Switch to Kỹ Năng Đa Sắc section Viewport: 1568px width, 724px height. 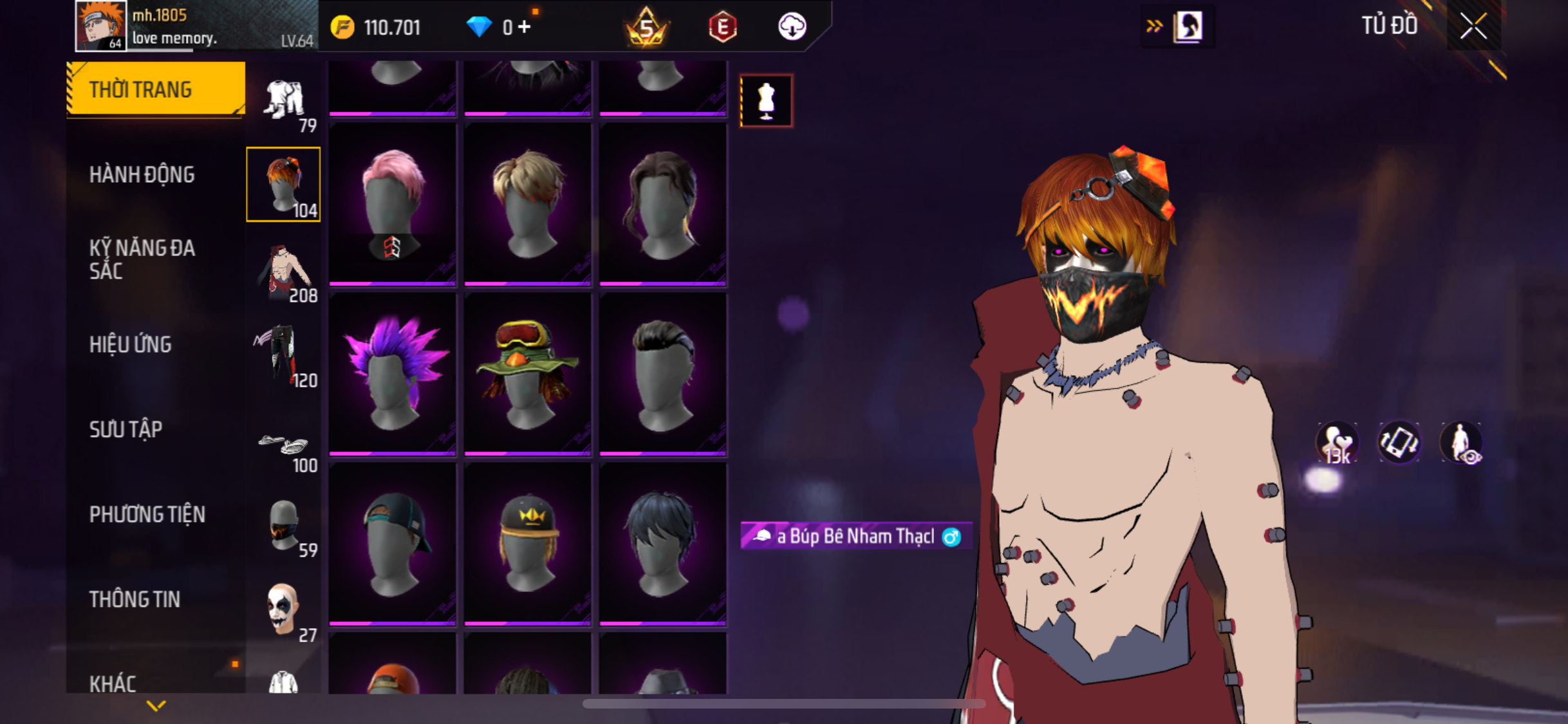click(142, 259)
